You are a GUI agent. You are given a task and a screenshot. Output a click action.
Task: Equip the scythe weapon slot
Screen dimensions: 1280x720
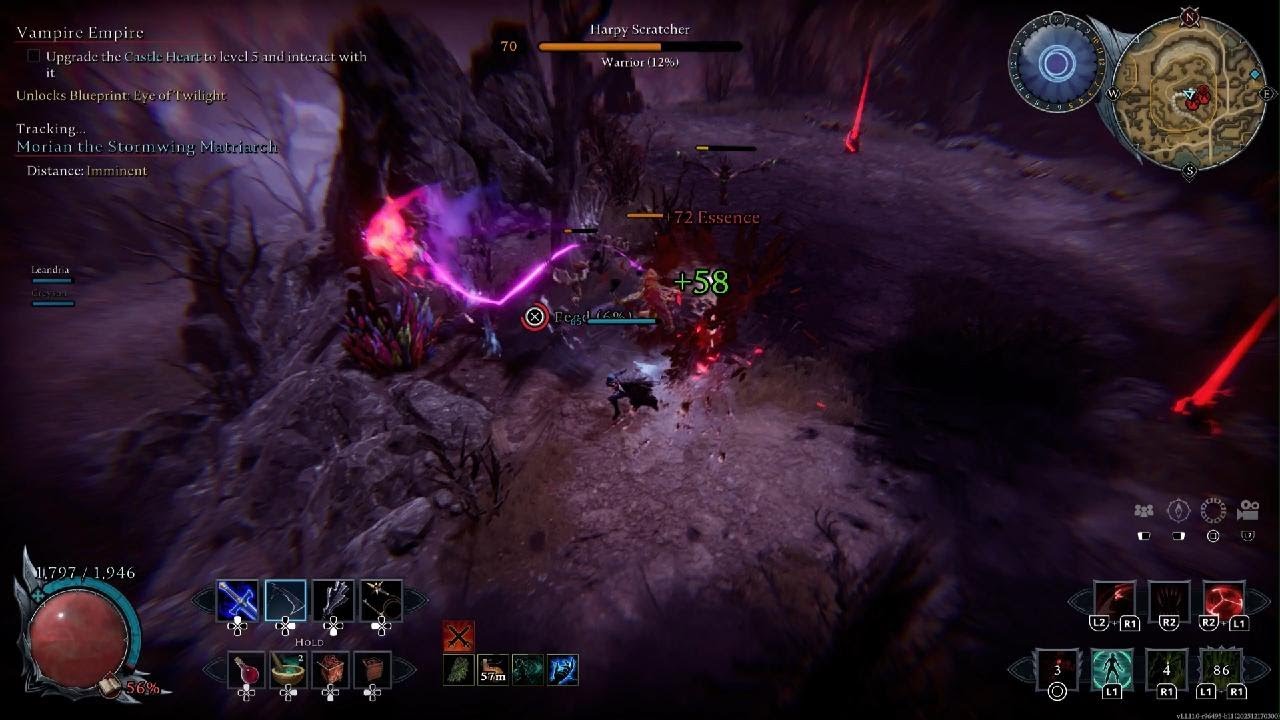285,601
